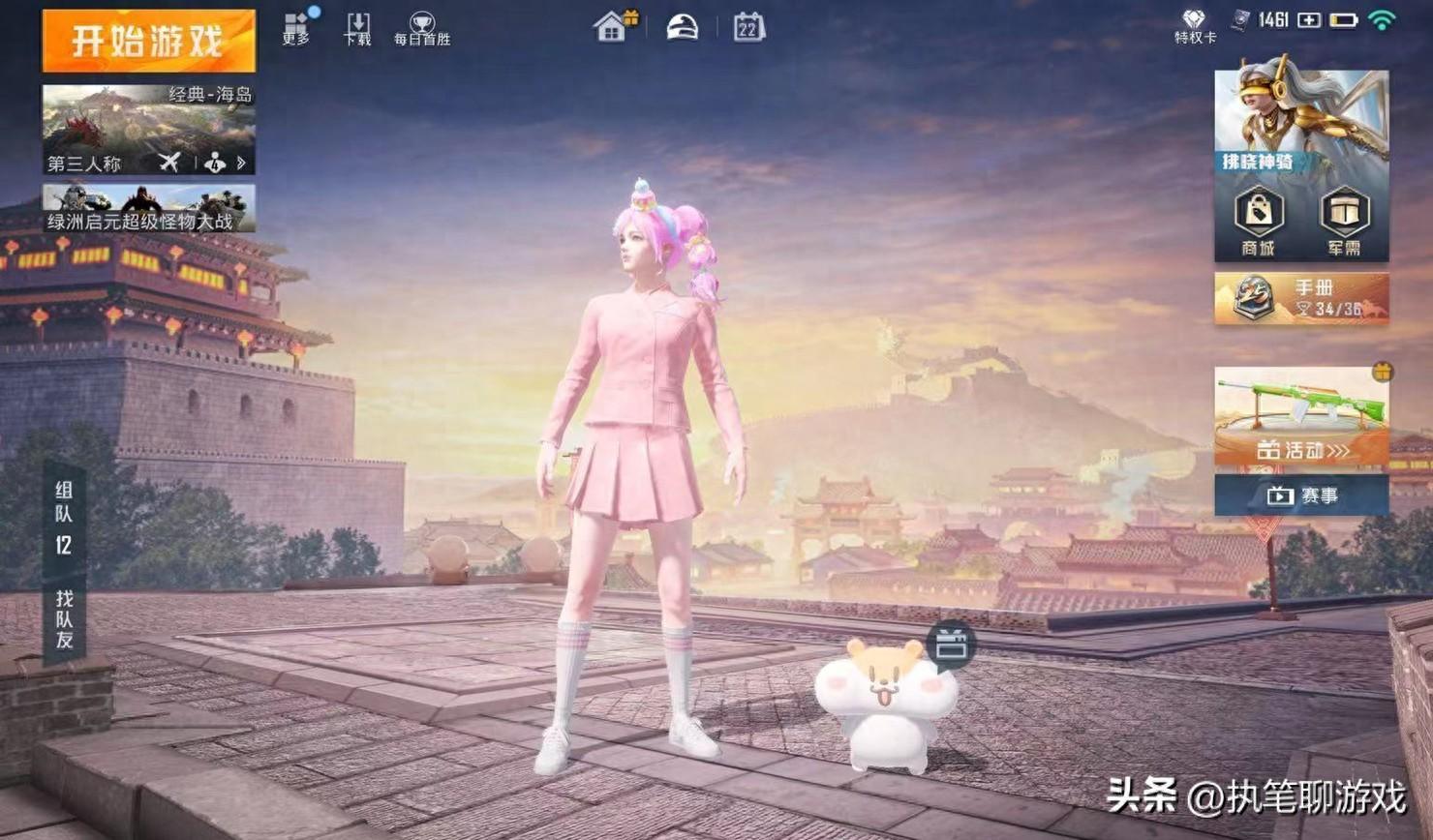Image resolution: width=1433 pixels, height=840 pixels.
Task: Open the helmet icon in top bar
Action: [x=682, y=26]
